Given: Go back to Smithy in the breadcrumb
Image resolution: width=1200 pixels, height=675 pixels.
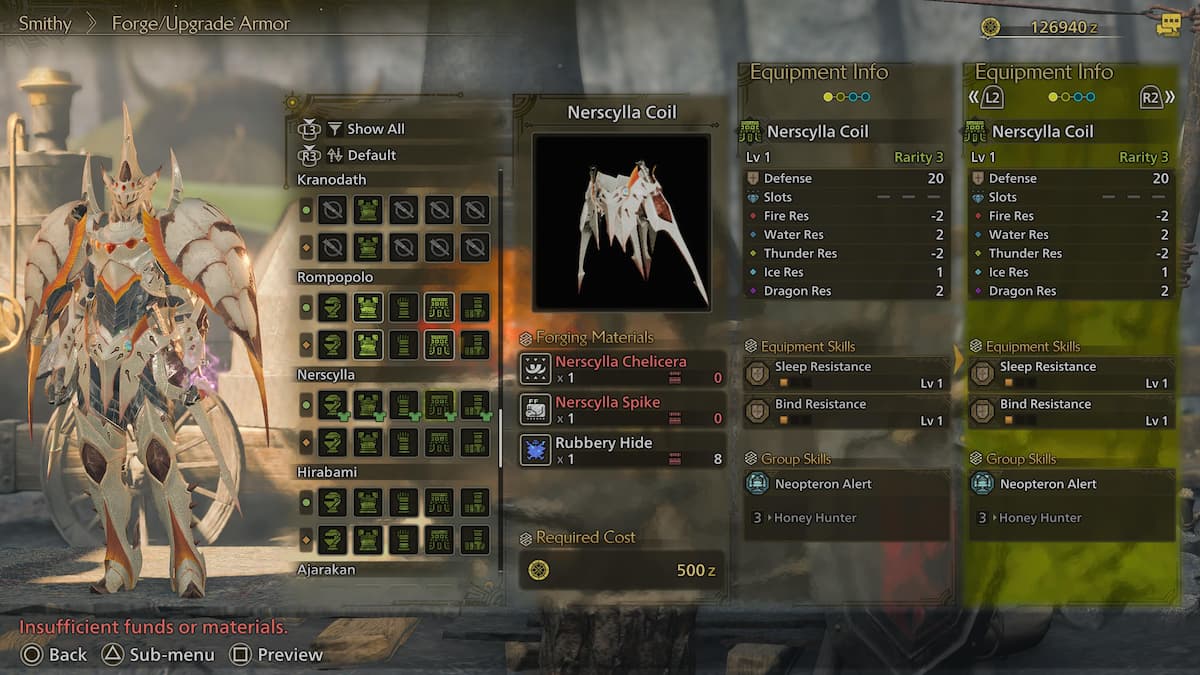Looking at the screenshot, I should pos(45,23).
